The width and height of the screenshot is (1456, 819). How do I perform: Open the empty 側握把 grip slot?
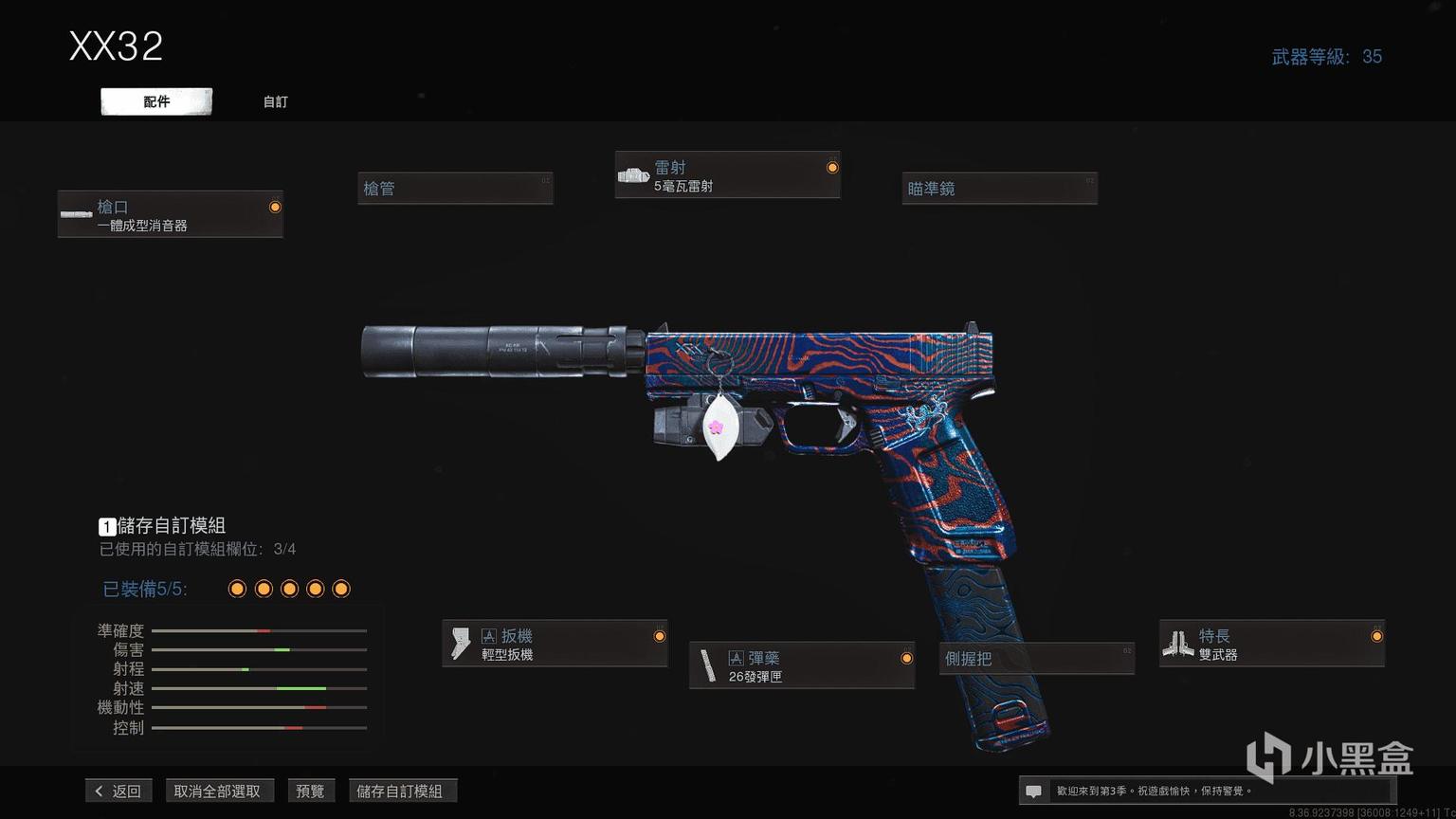tap(1037, 658)
